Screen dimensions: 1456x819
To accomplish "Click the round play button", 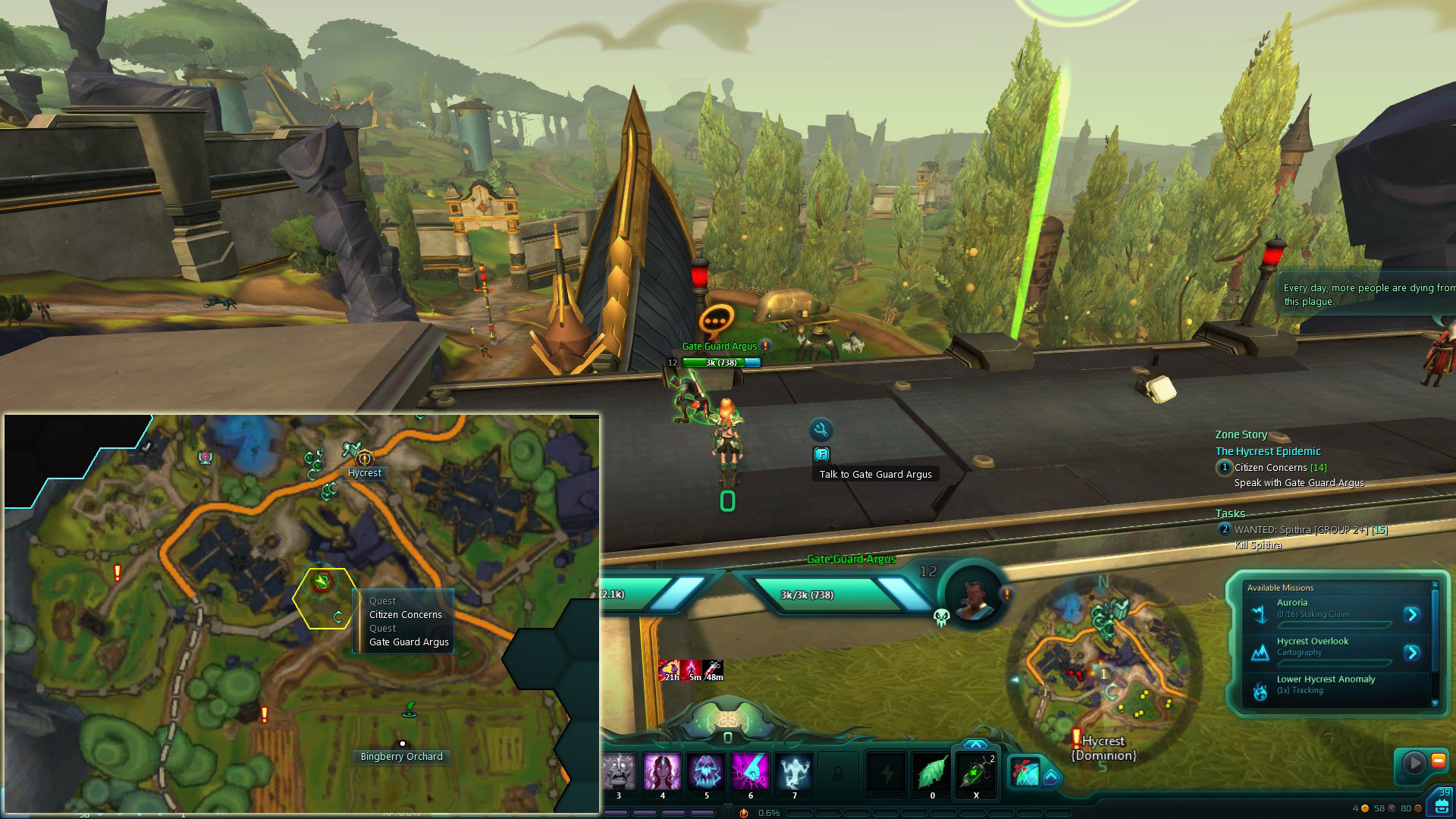I will (1414, 761).
